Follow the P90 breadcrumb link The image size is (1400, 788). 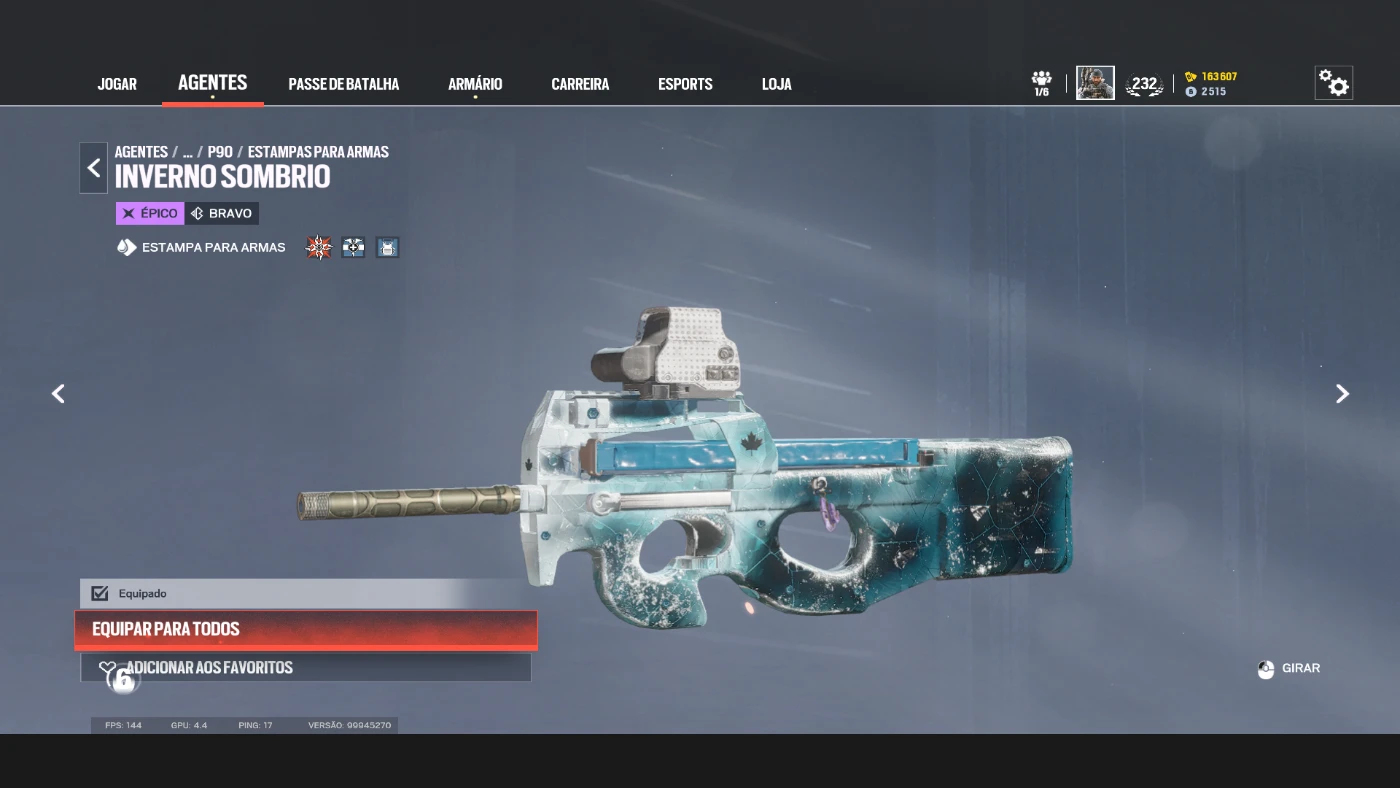pos(220,152)
